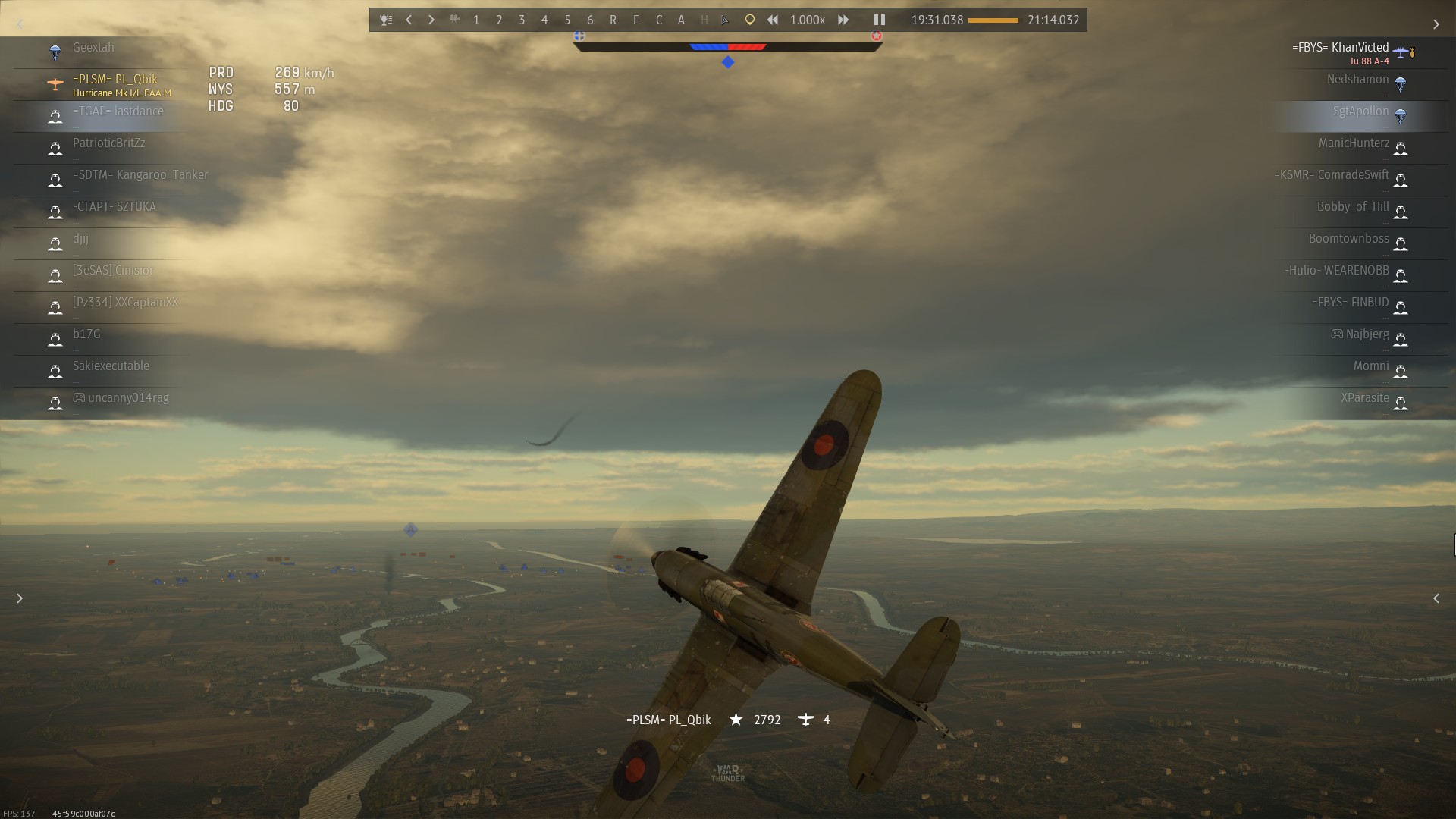1456x819 pixels.
Task: Open the scoreboard via the trophy list icon
Action: 386,20
